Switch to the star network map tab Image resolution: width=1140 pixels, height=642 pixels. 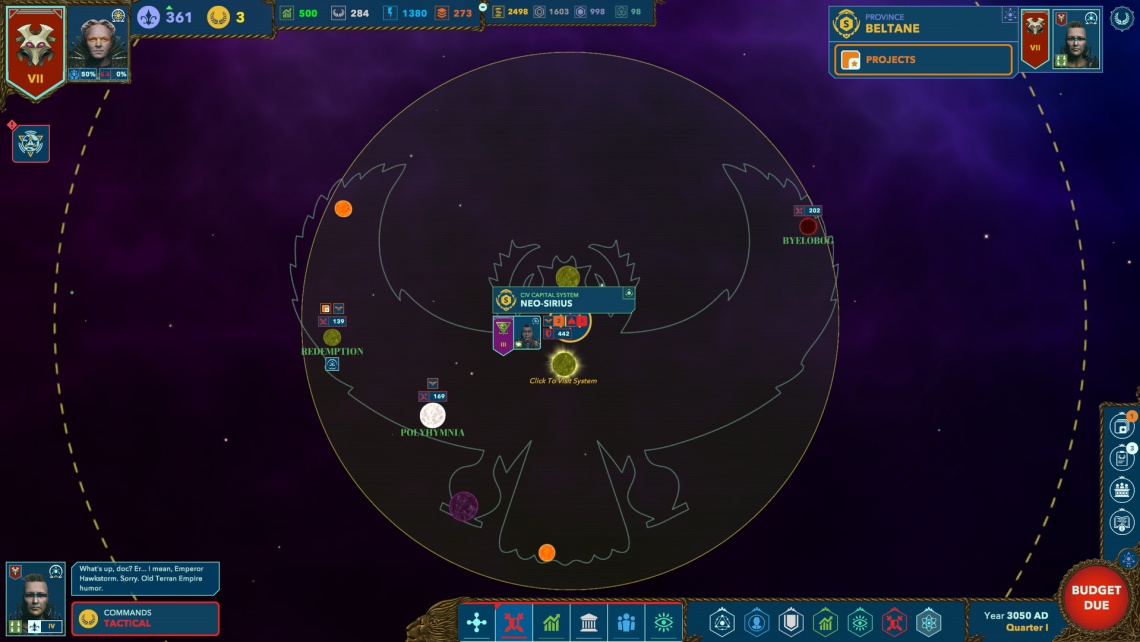[x=477, y=623]
